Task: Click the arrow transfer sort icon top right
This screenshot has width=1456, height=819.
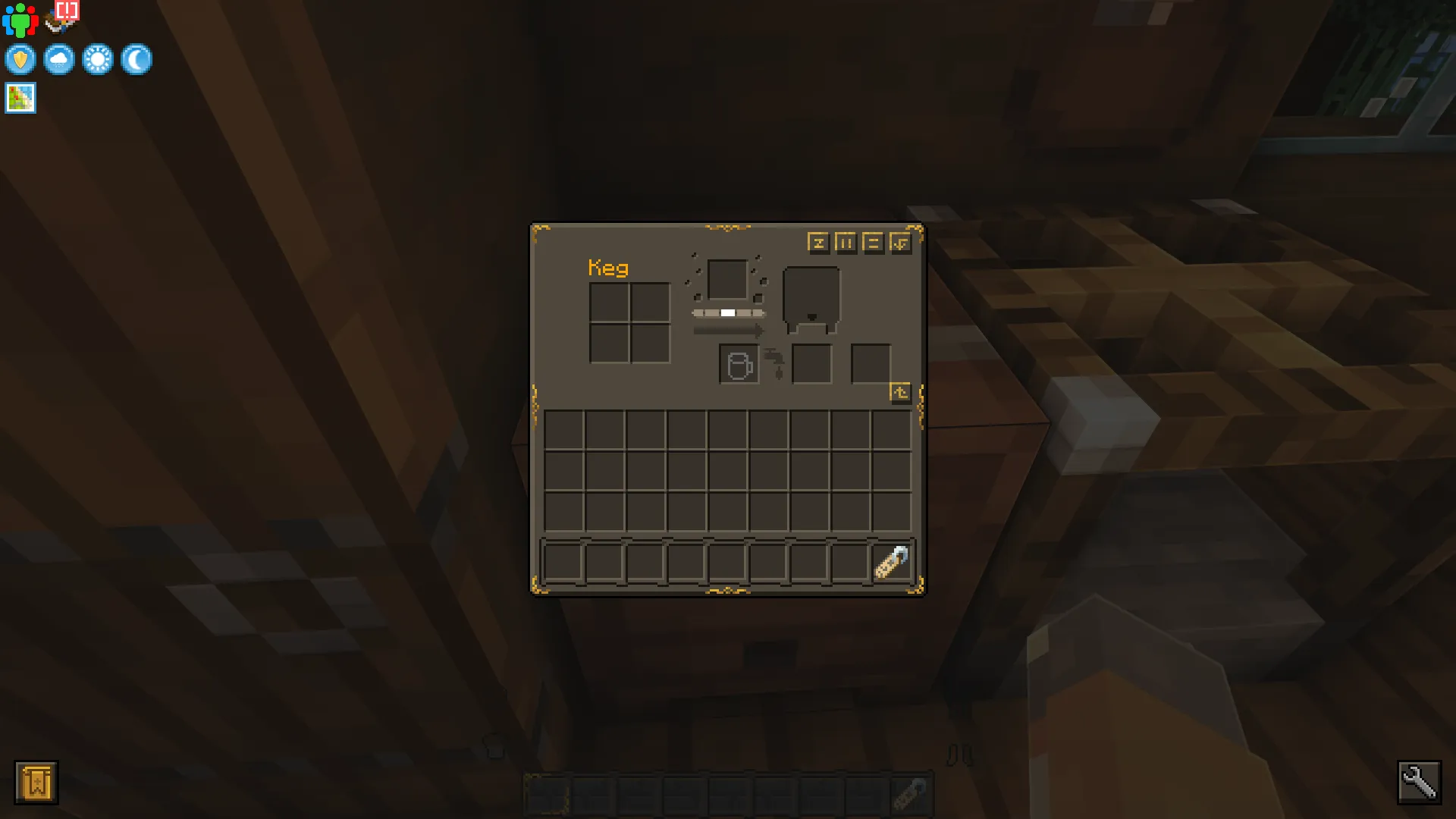Action: pyautogui.click(x=901, y=243)
